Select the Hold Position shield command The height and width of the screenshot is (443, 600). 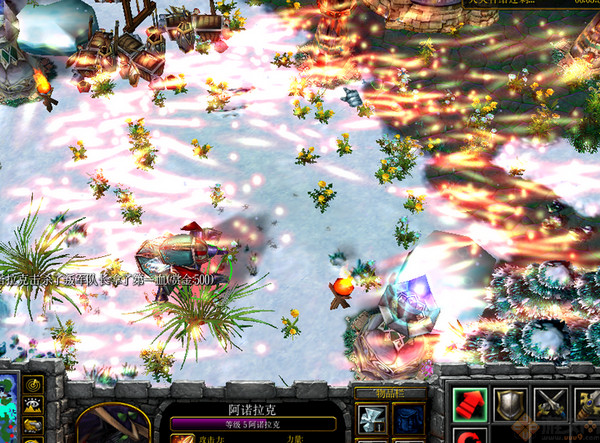(511, 404)
